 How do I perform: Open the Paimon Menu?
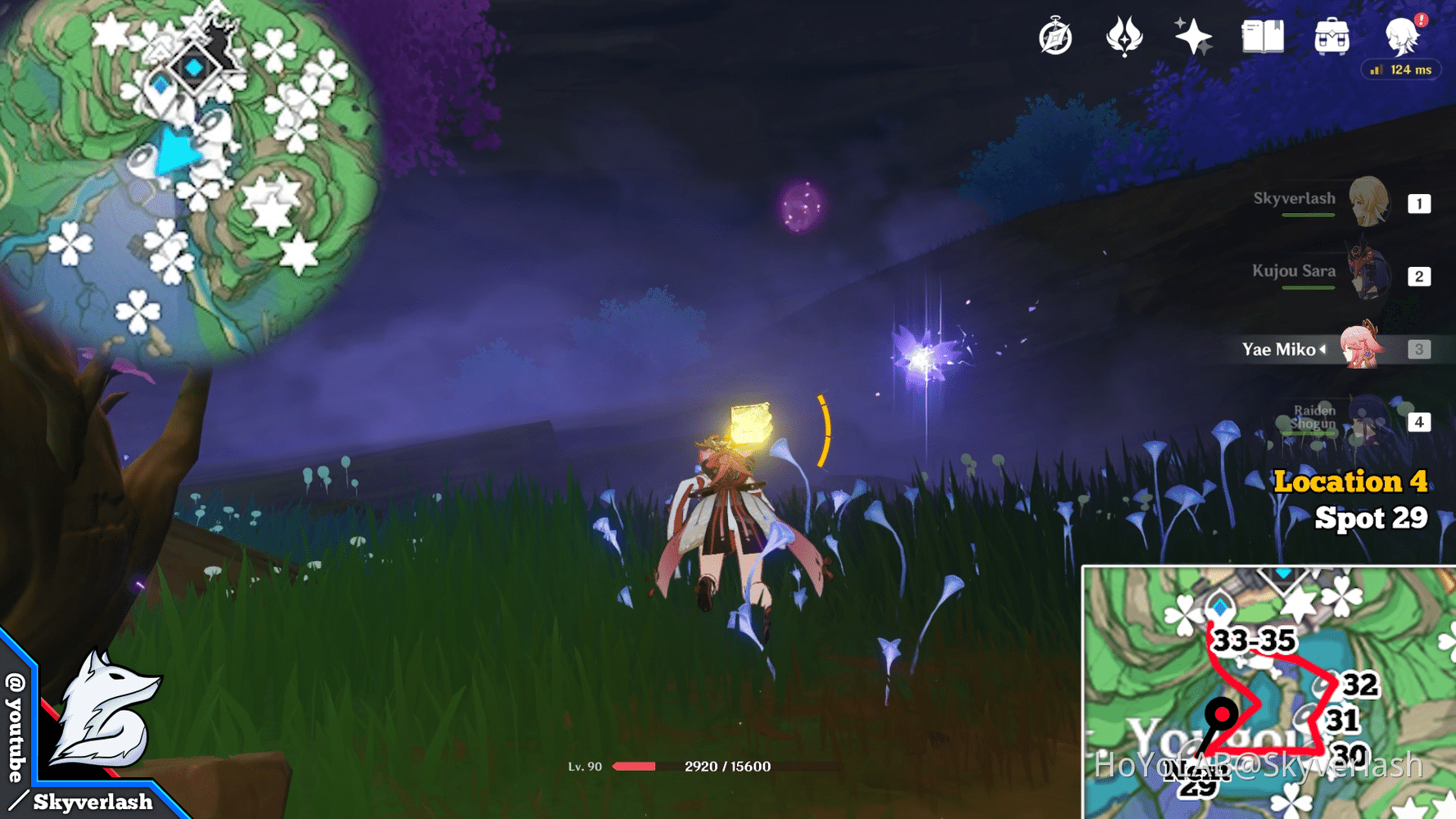pyautogui.click(x=1401, y=38)
